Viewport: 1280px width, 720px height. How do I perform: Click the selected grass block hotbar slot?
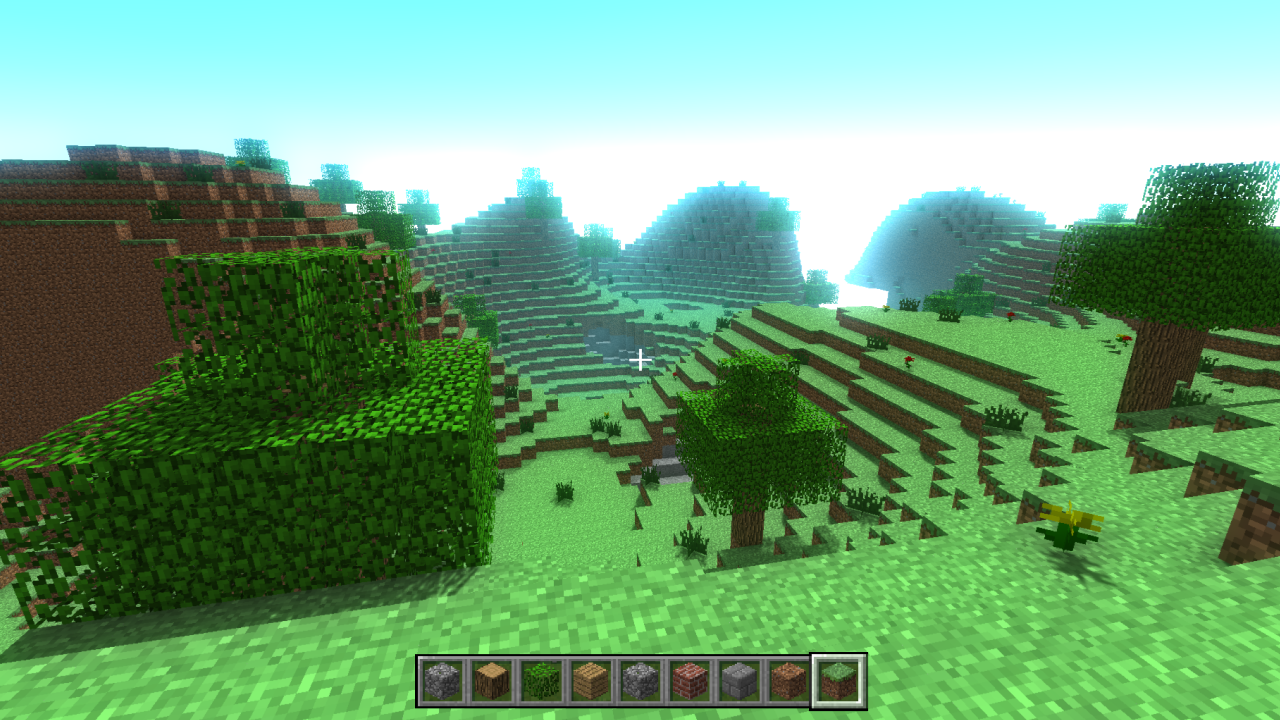[x=838, y=680]
